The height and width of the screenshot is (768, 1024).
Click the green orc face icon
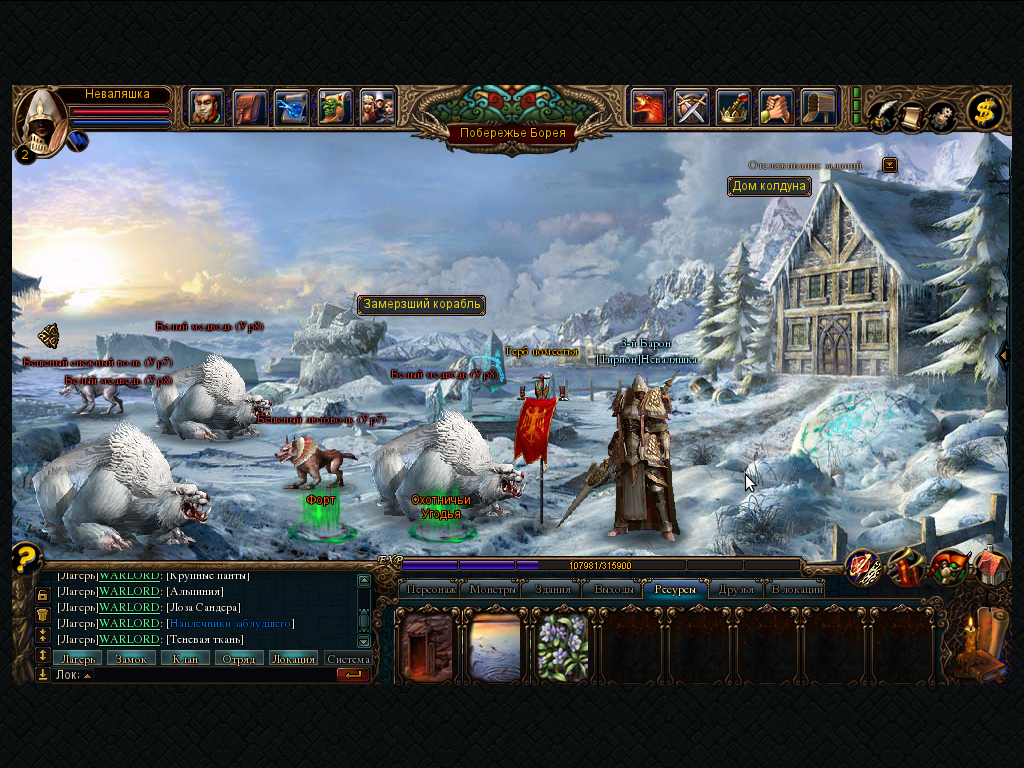tap(335, 107)
